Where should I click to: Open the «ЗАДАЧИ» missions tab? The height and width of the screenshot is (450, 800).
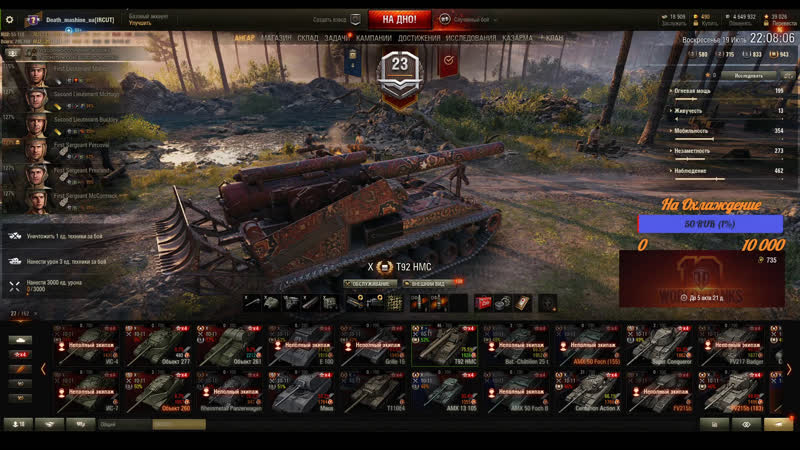(x=338, y=38)
